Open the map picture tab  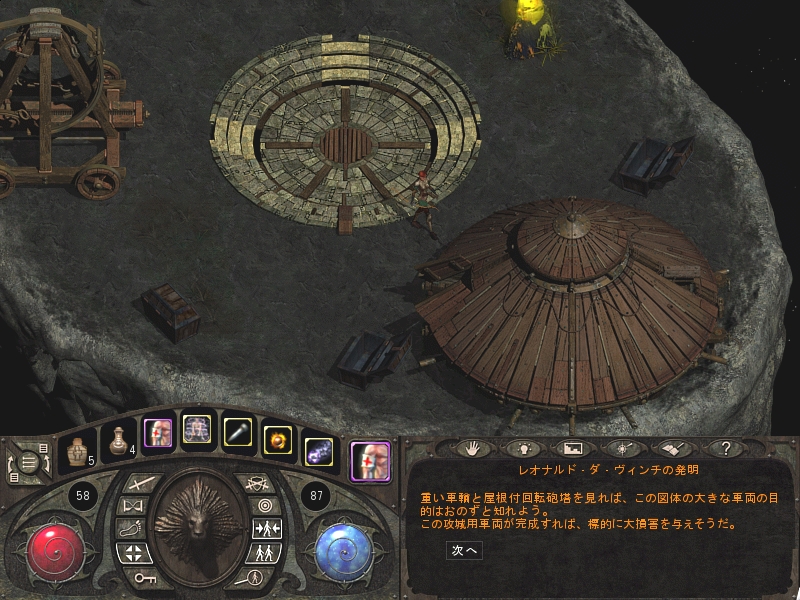click(x=571, y=449)
